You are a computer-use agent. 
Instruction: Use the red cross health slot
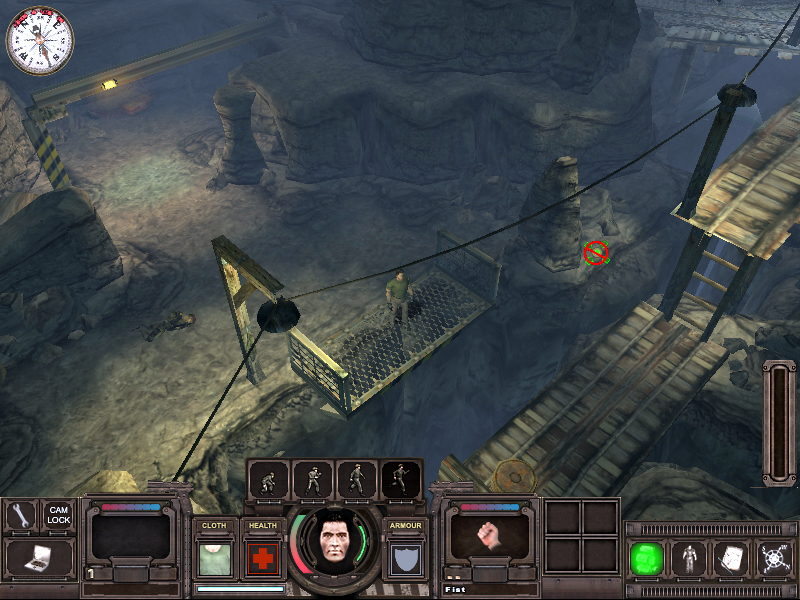[x=262, y=559]
